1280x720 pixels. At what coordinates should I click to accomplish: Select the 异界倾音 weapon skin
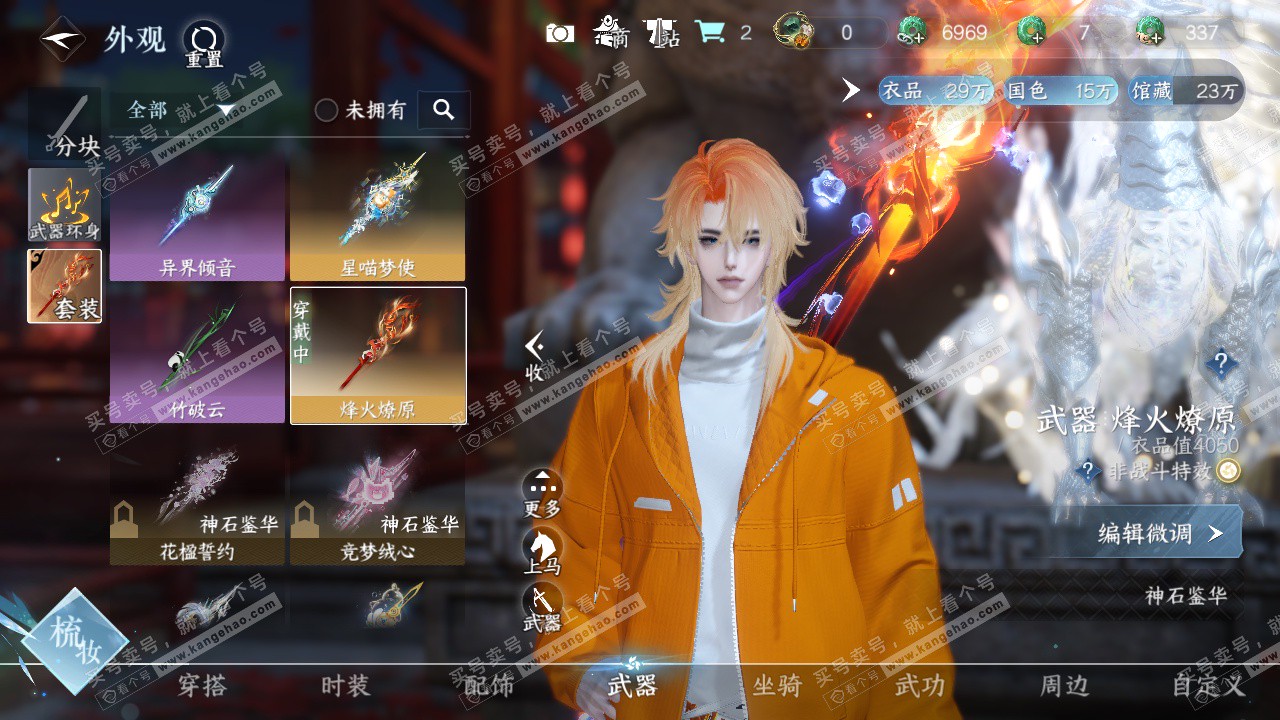[x=197, y=218]
